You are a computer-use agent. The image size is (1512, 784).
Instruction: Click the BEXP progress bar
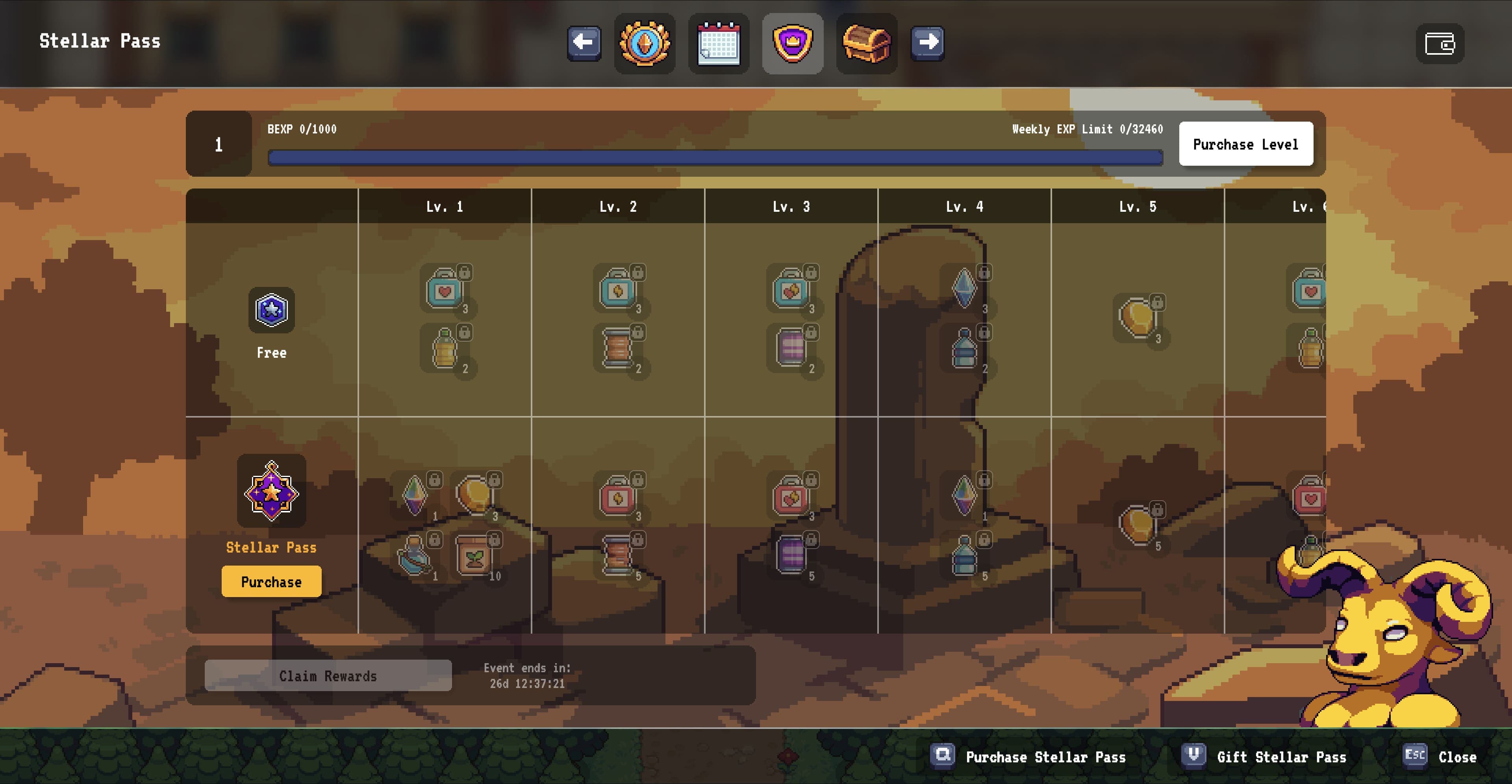point(715,156)
